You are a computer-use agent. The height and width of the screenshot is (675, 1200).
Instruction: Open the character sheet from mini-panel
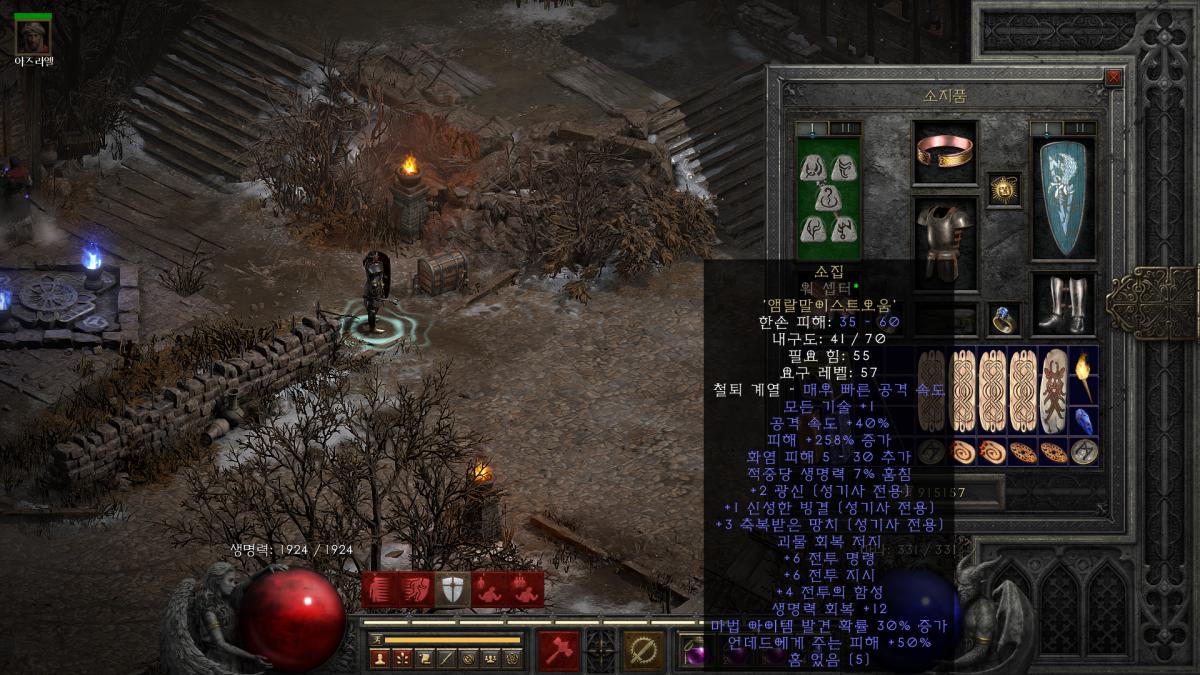[379, 658]
